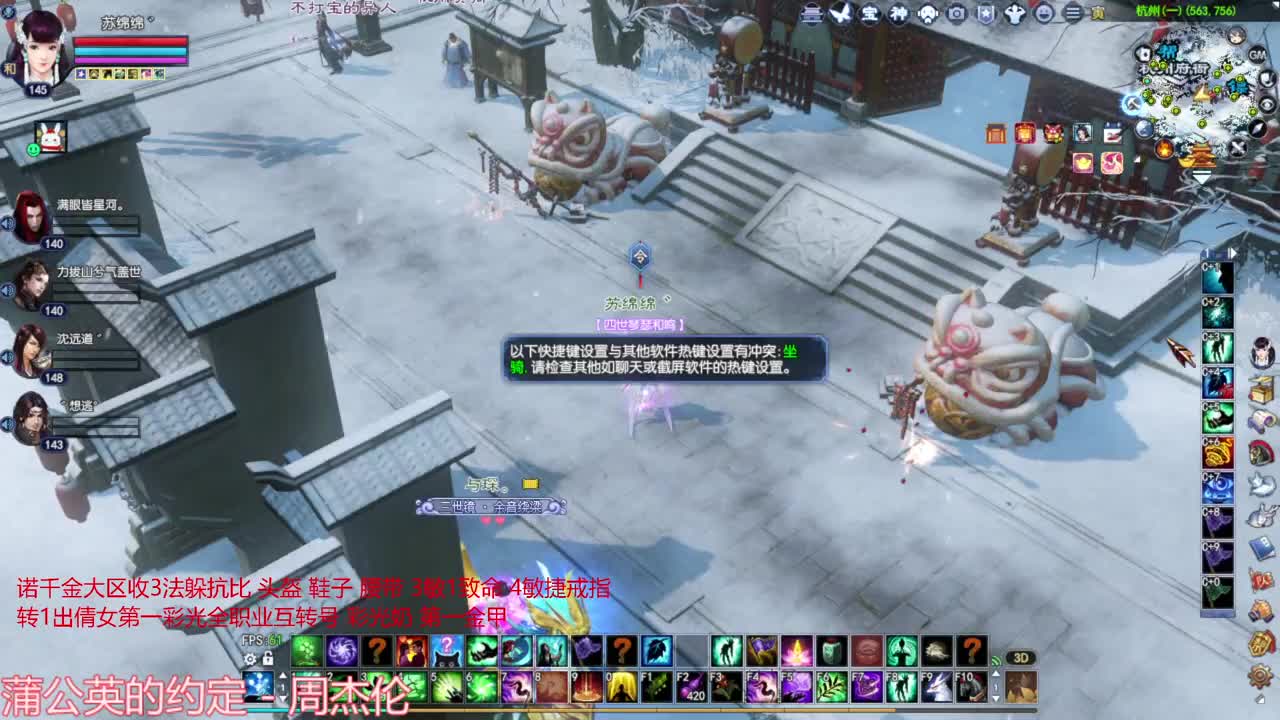Image resolution: width=1280 pixels, height=720 pixels.
Task: Toggle the eye icon on the minimap border
Action: pyautogui.click(x=1267, y=102)
